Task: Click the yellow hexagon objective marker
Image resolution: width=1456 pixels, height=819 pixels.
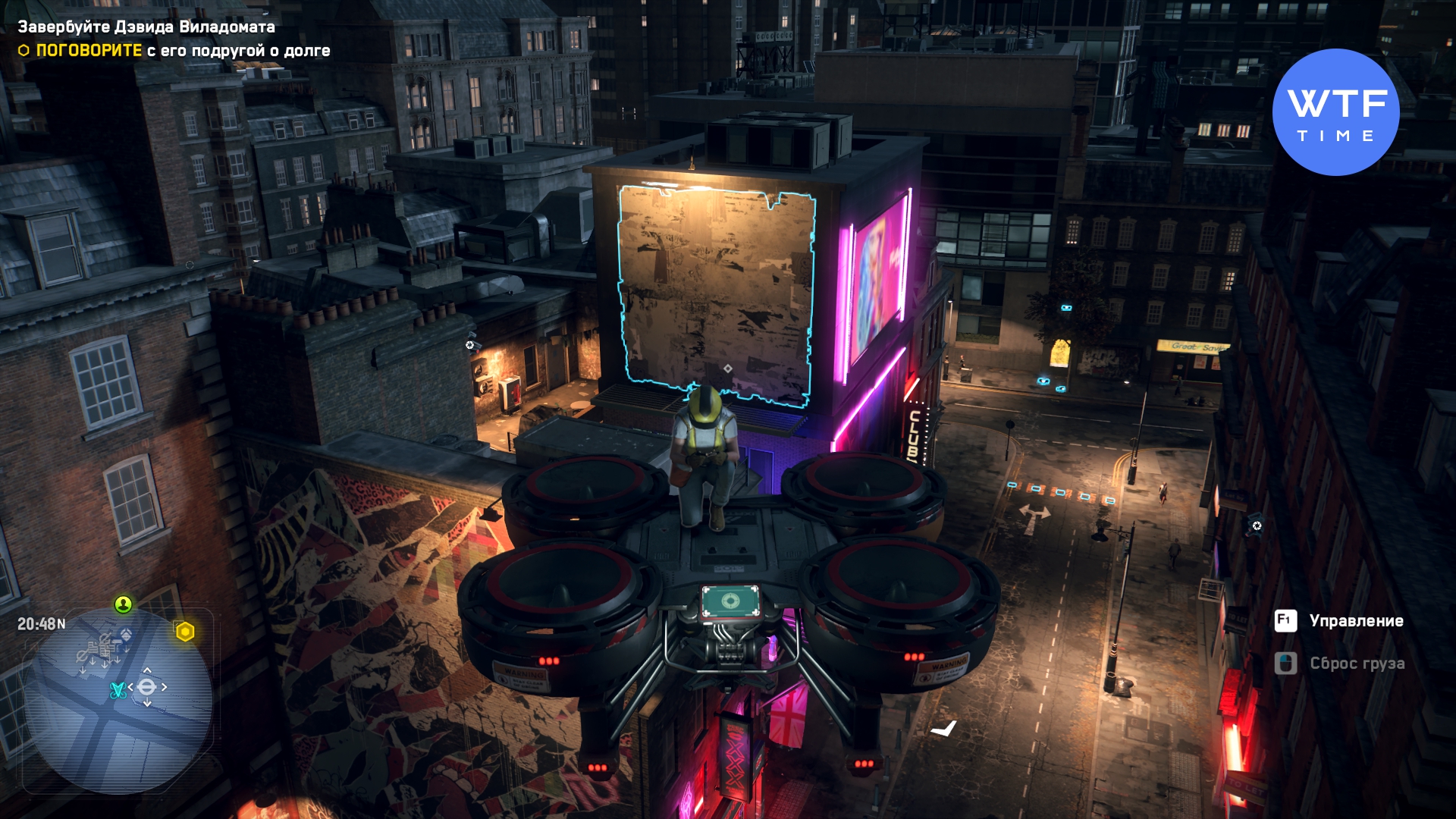Action: click(185, 632)
